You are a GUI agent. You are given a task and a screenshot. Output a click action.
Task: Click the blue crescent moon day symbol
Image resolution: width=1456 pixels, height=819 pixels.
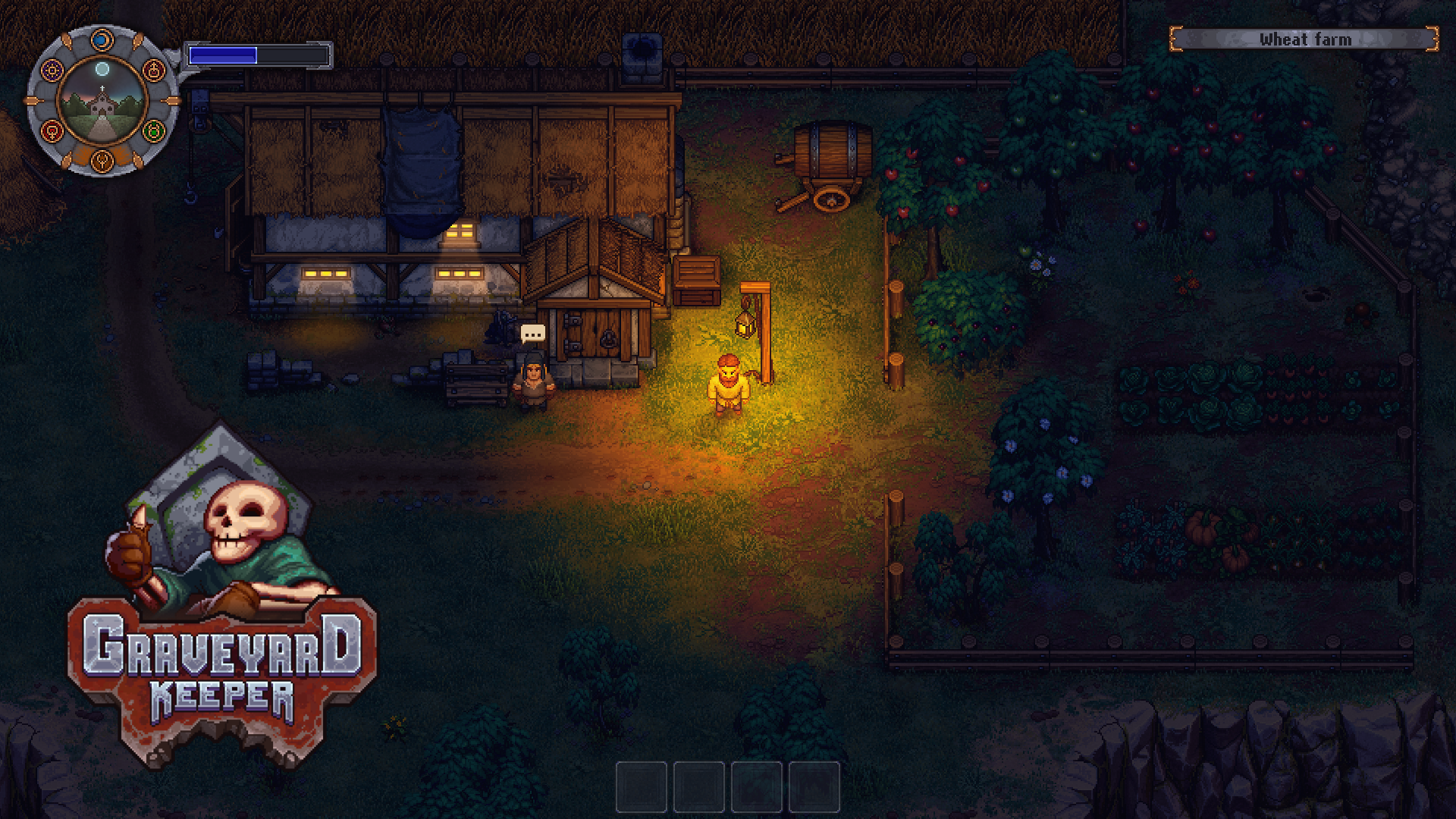(x=102, y=39)
